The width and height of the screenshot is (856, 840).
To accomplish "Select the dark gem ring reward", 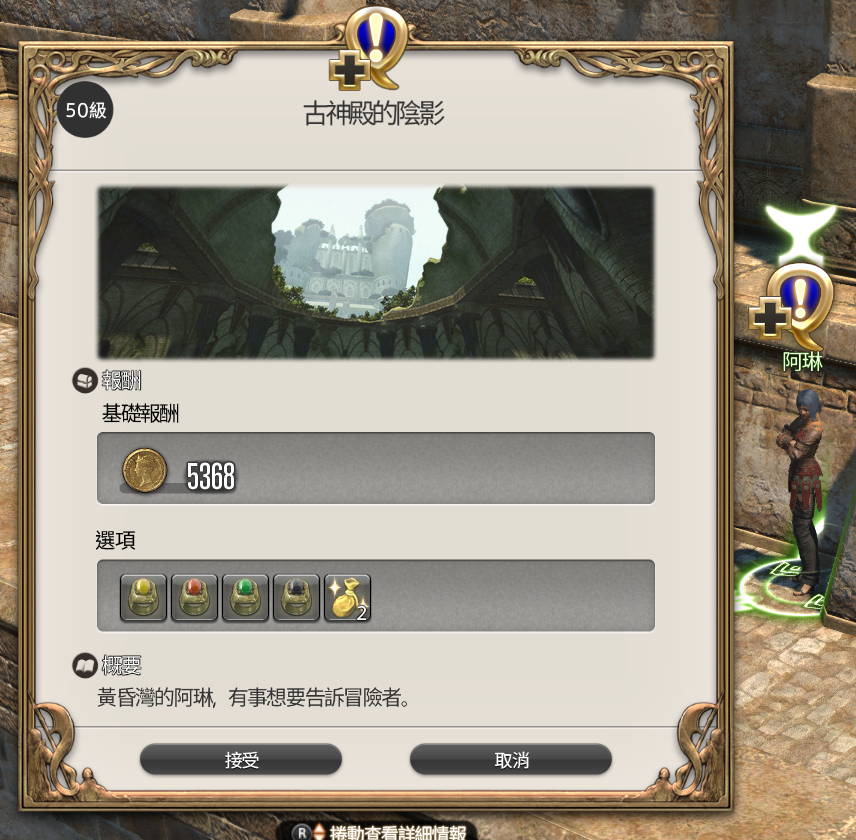I will (x=296, y=597).
